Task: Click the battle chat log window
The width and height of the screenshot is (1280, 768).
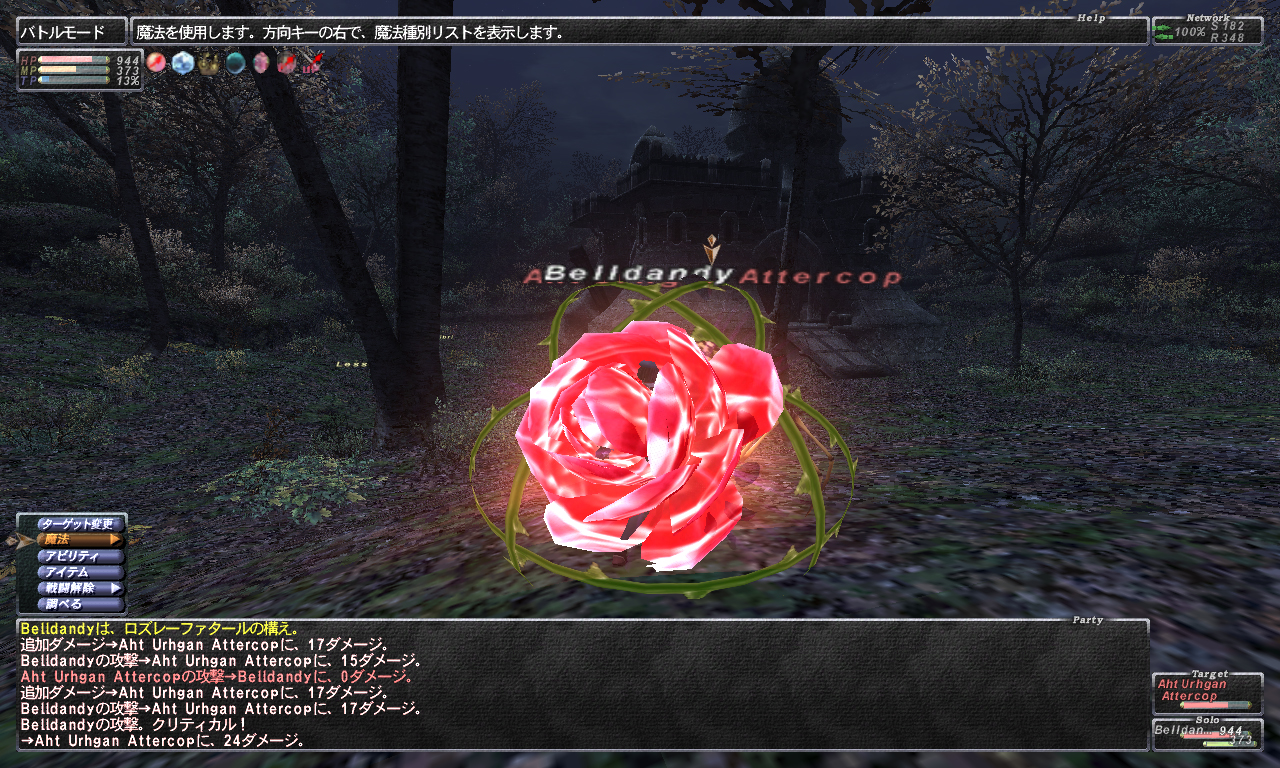Action: 582,685
